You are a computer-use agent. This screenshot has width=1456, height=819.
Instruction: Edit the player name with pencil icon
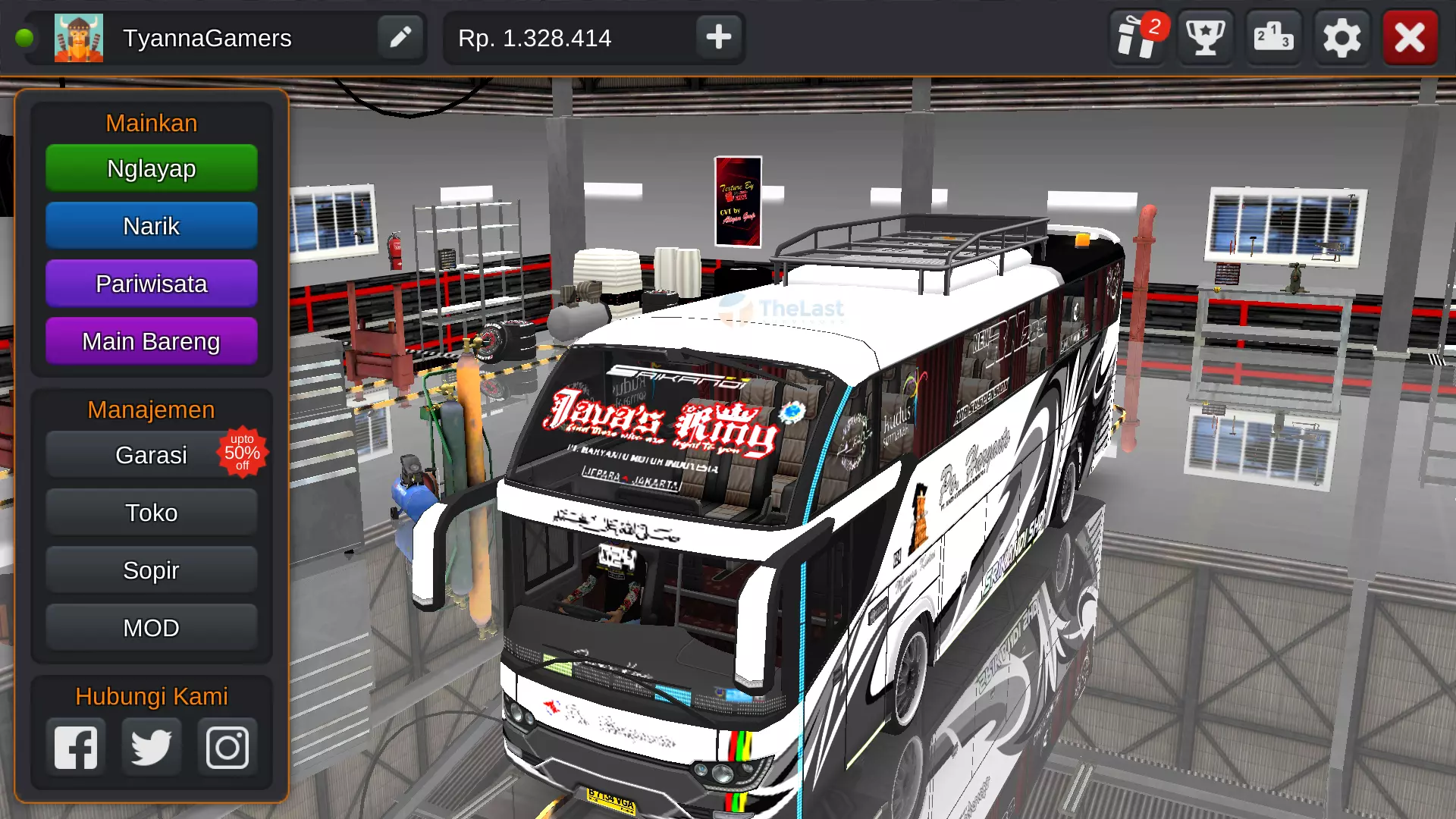click(401, 37)
